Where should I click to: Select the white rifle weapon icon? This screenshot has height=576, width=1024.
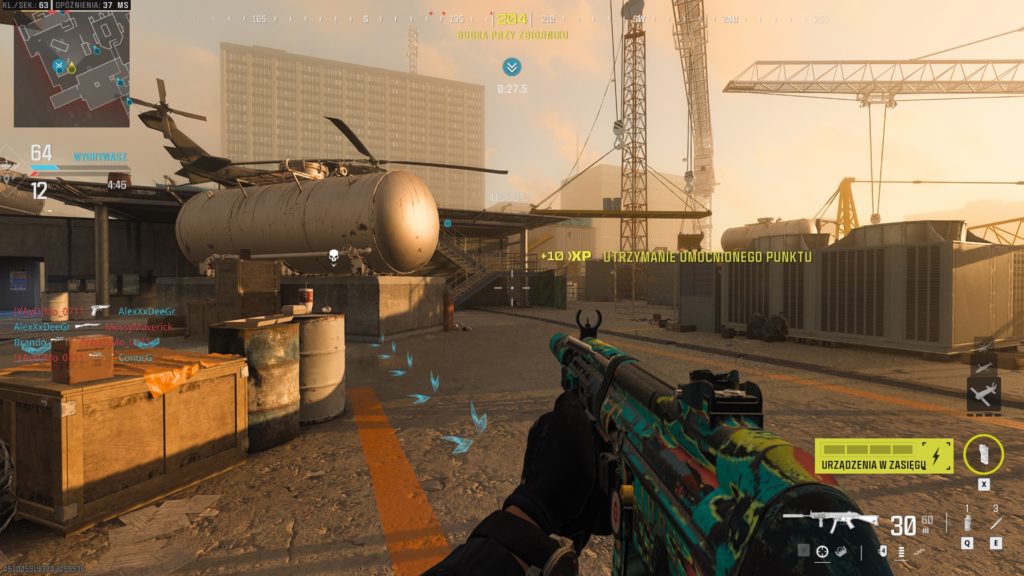coord(830,521)
